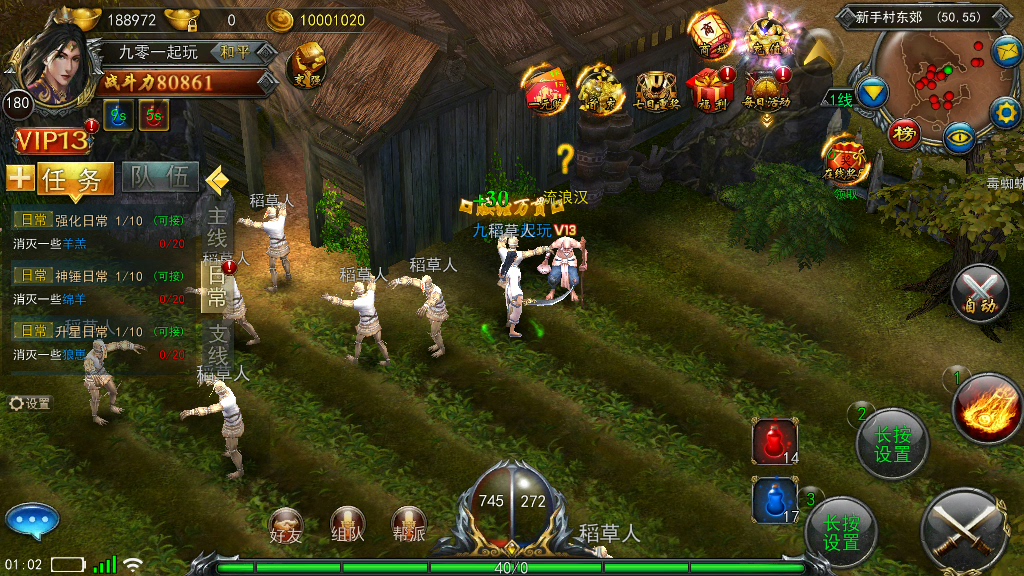Select the 任务 quest tab

coord(75,180)
